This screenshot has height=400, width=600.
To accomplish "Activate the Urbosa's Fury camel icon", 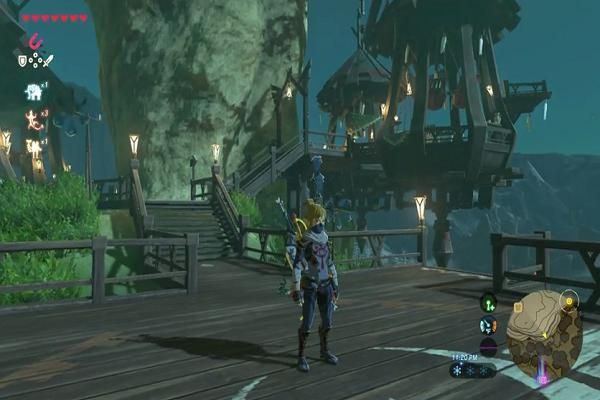I will click(x=34, y=147).
